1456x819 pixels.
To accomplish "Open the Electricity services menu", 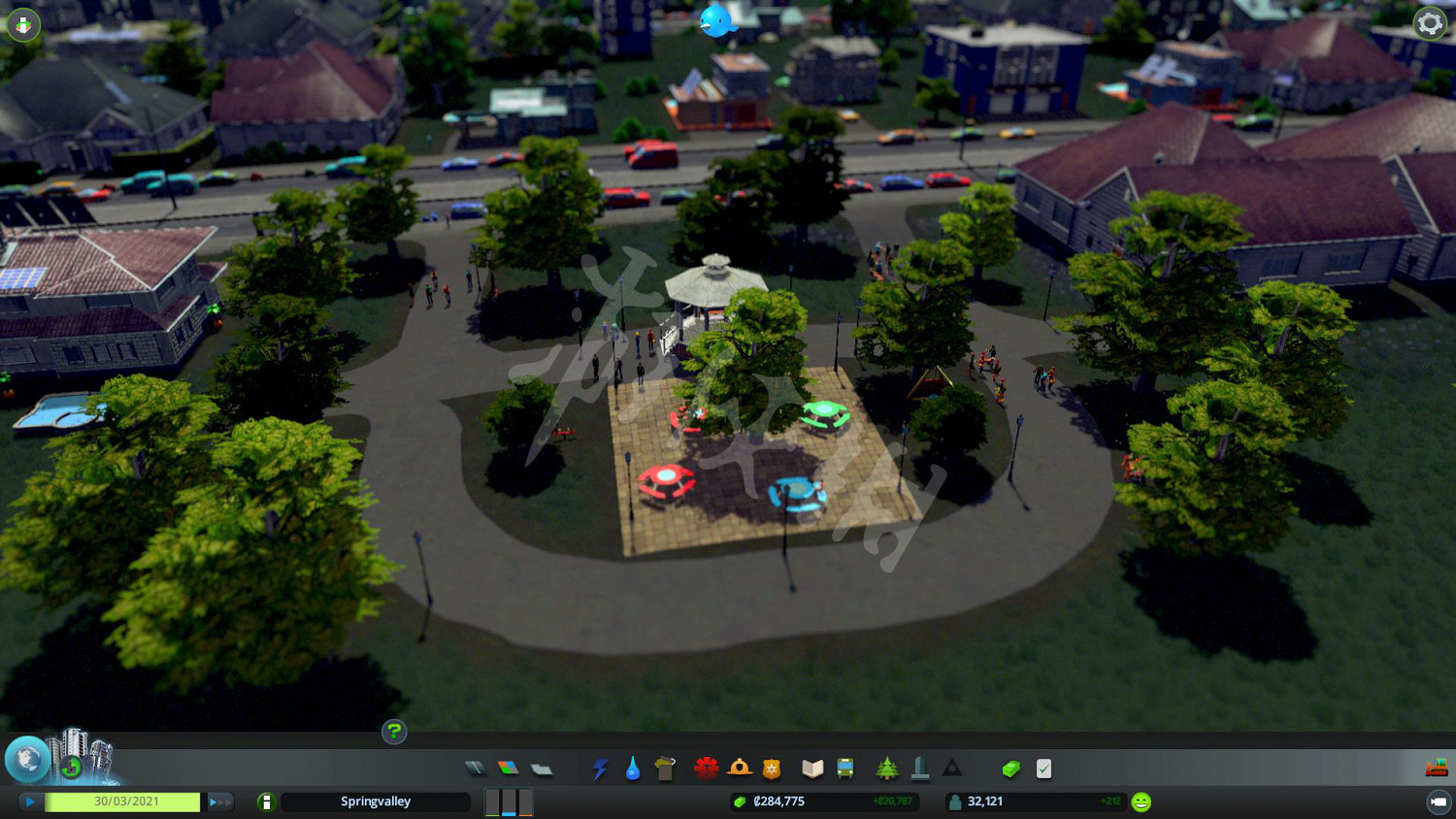I will pyautogui.click(x=600, y=768).
